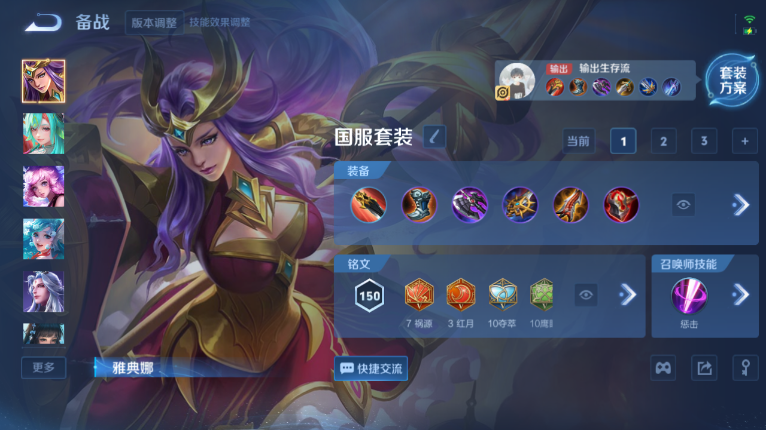Open the 快捷交流 quick chat
This screenshot has height=430, width=766.
(x=371, y=368)
